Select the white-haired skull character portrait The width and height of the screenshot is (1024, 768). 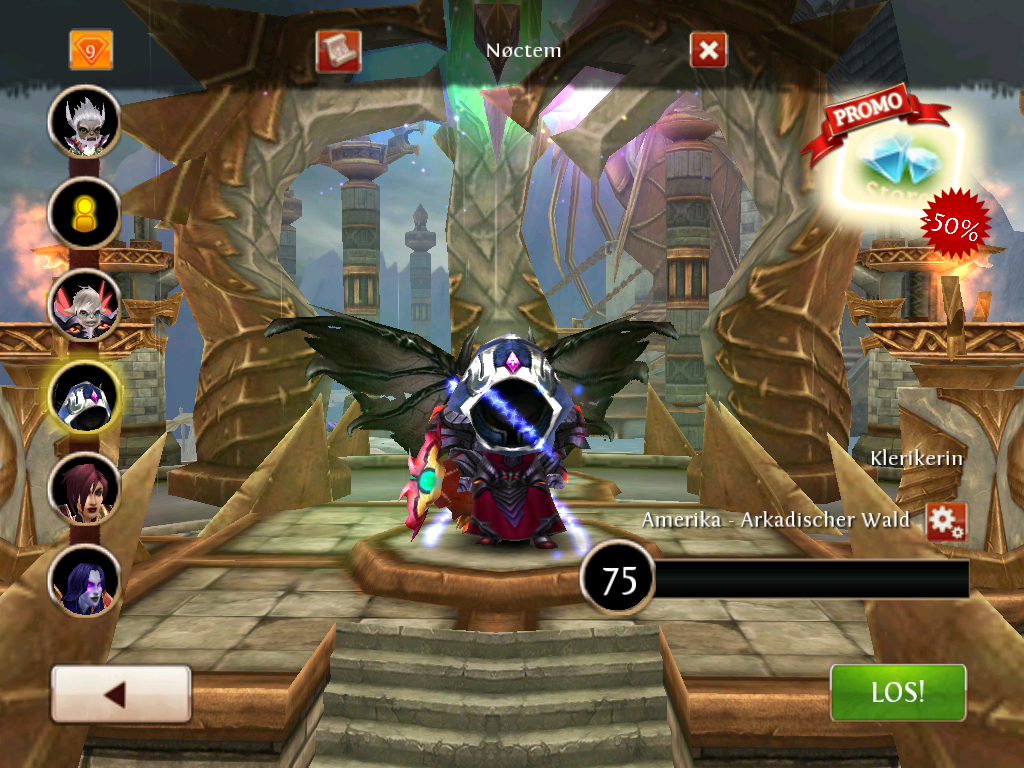(x=85, y=122)
